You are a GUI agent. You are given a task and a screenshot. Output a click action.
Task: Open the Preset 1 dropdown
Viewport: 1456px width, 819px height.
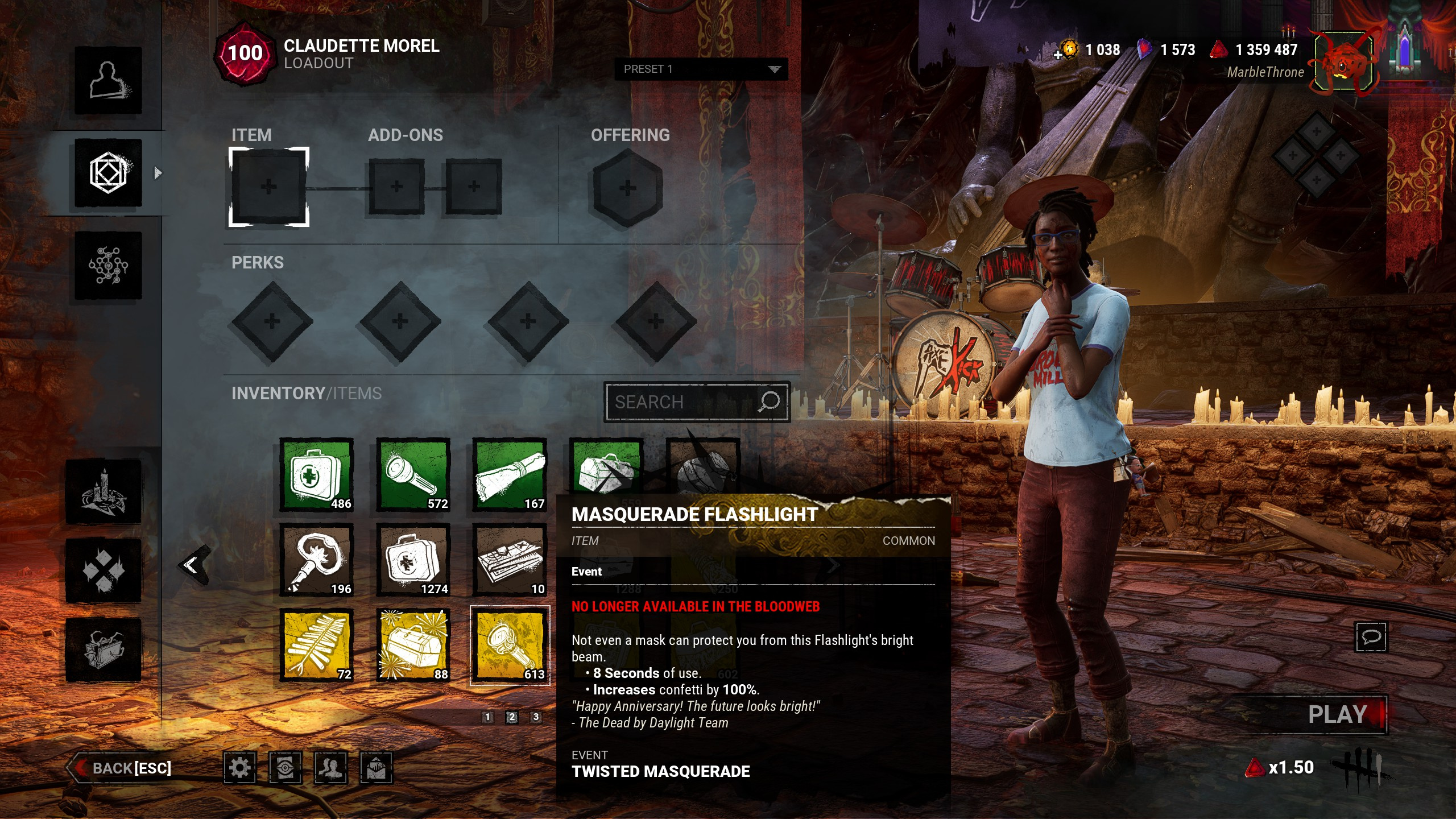pyautogui.click(x=701, y=69)
